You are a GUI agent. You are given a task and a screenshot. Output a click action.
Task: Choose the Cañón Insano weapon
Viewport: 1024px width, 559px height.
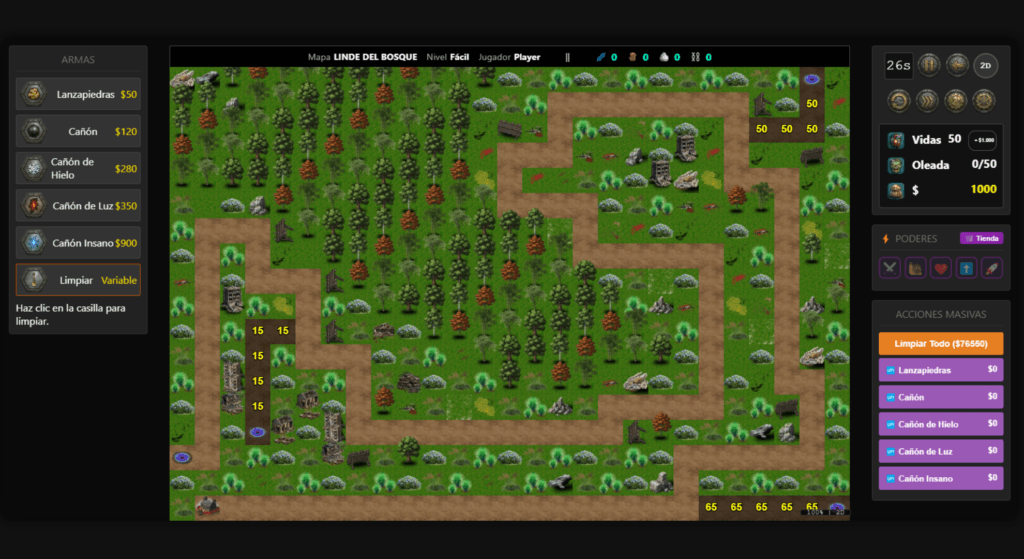78,243
